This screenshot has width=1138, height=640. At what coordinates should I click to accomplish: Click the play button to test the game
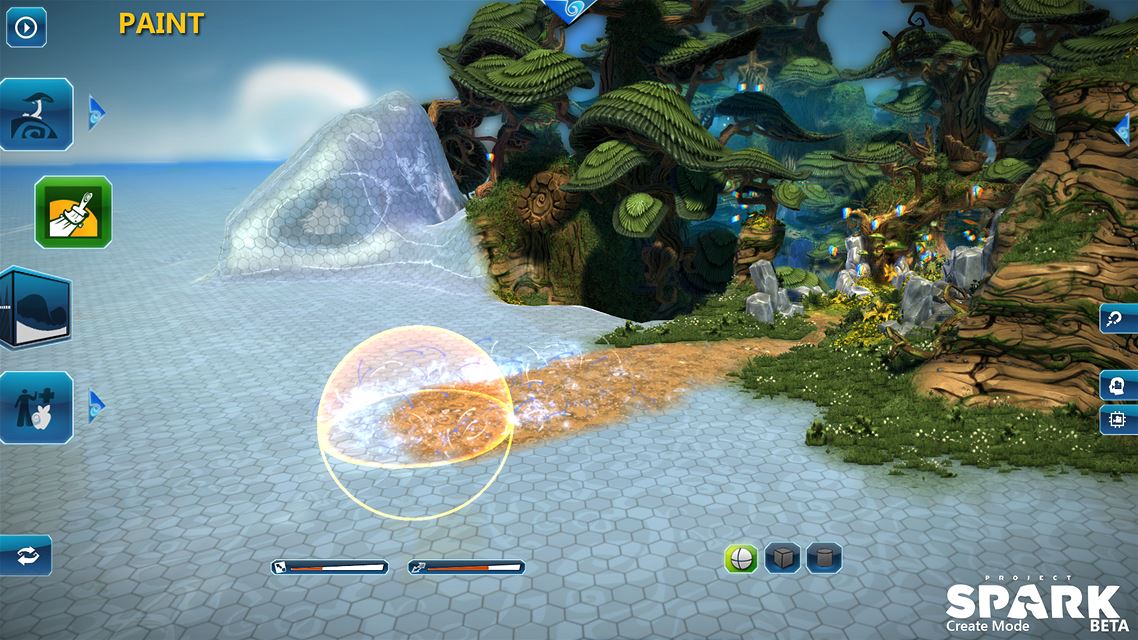(x=26, y=27)
